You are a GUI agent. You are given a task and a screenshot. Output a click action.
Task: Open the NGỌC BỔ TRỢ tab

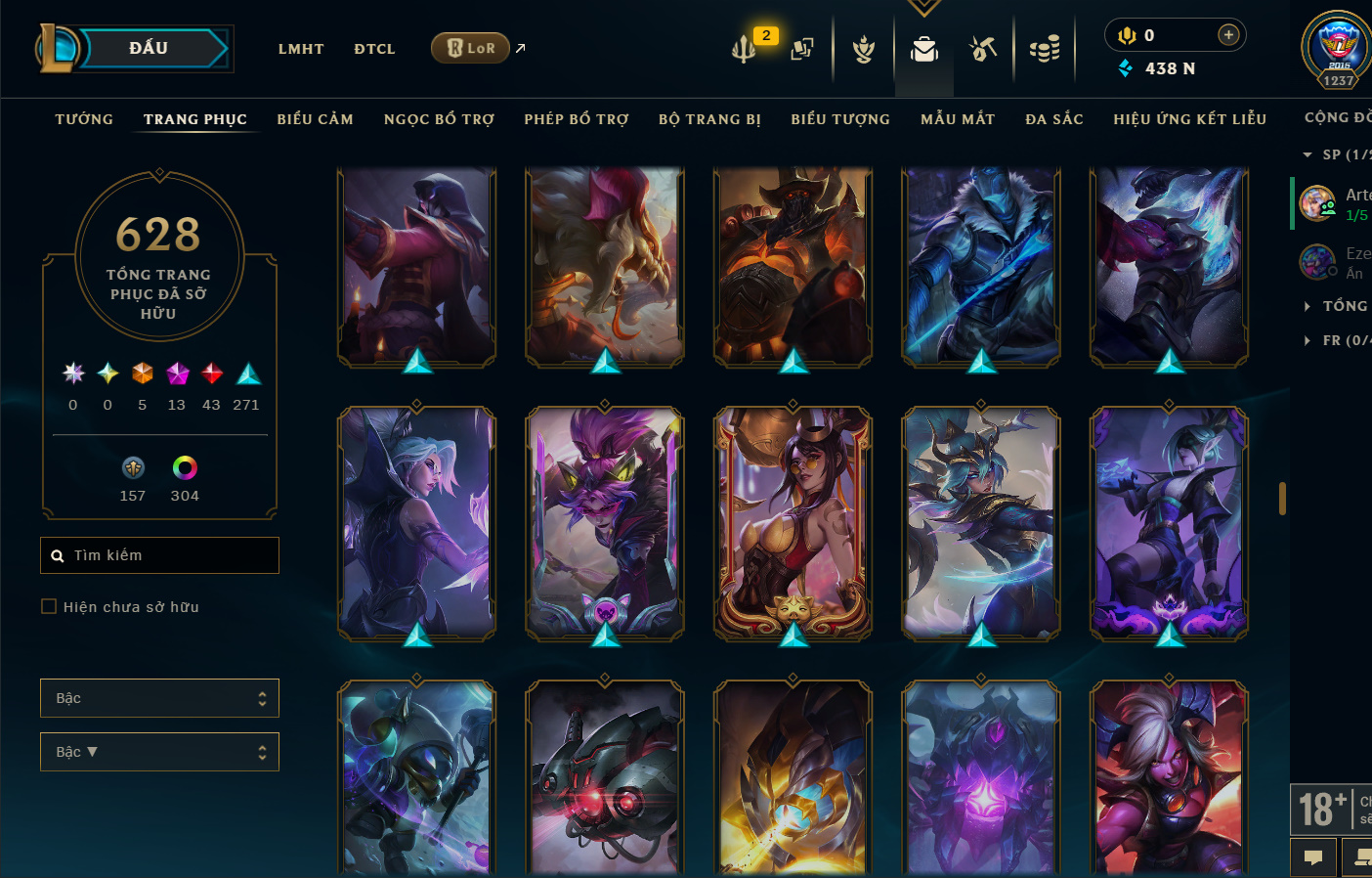pyautogui.click(x=439, y=119)
